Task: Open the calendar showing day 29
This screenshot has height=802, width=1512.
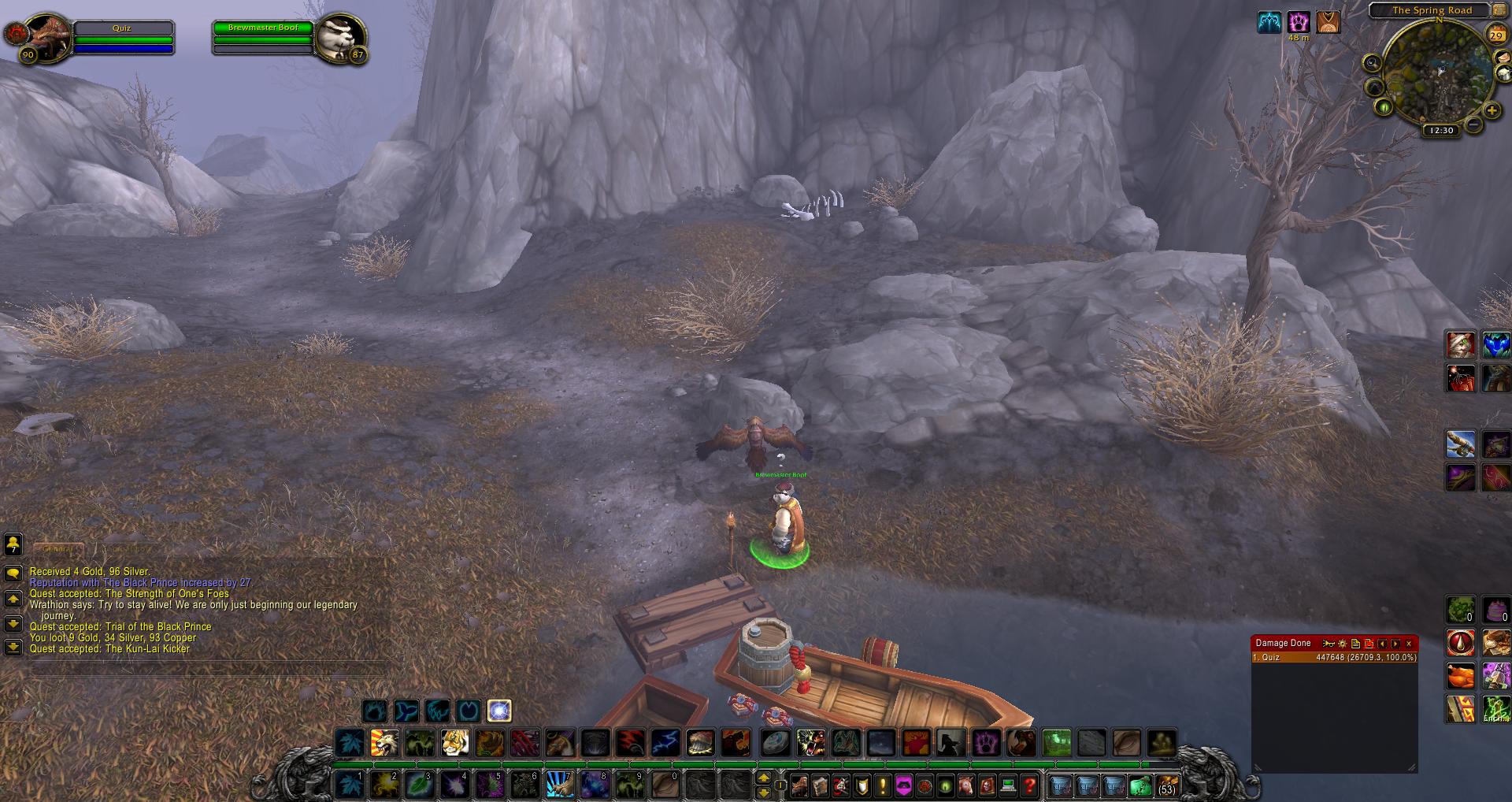Action: [x=1495, y=35]
